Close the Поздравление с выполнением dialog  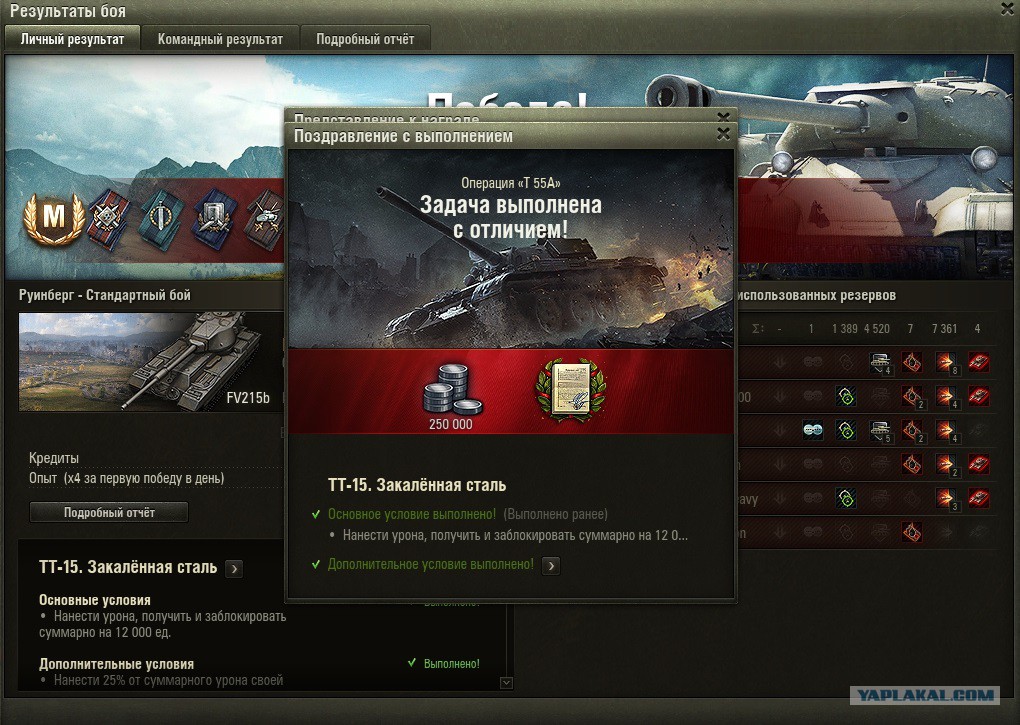click(723, 134)
